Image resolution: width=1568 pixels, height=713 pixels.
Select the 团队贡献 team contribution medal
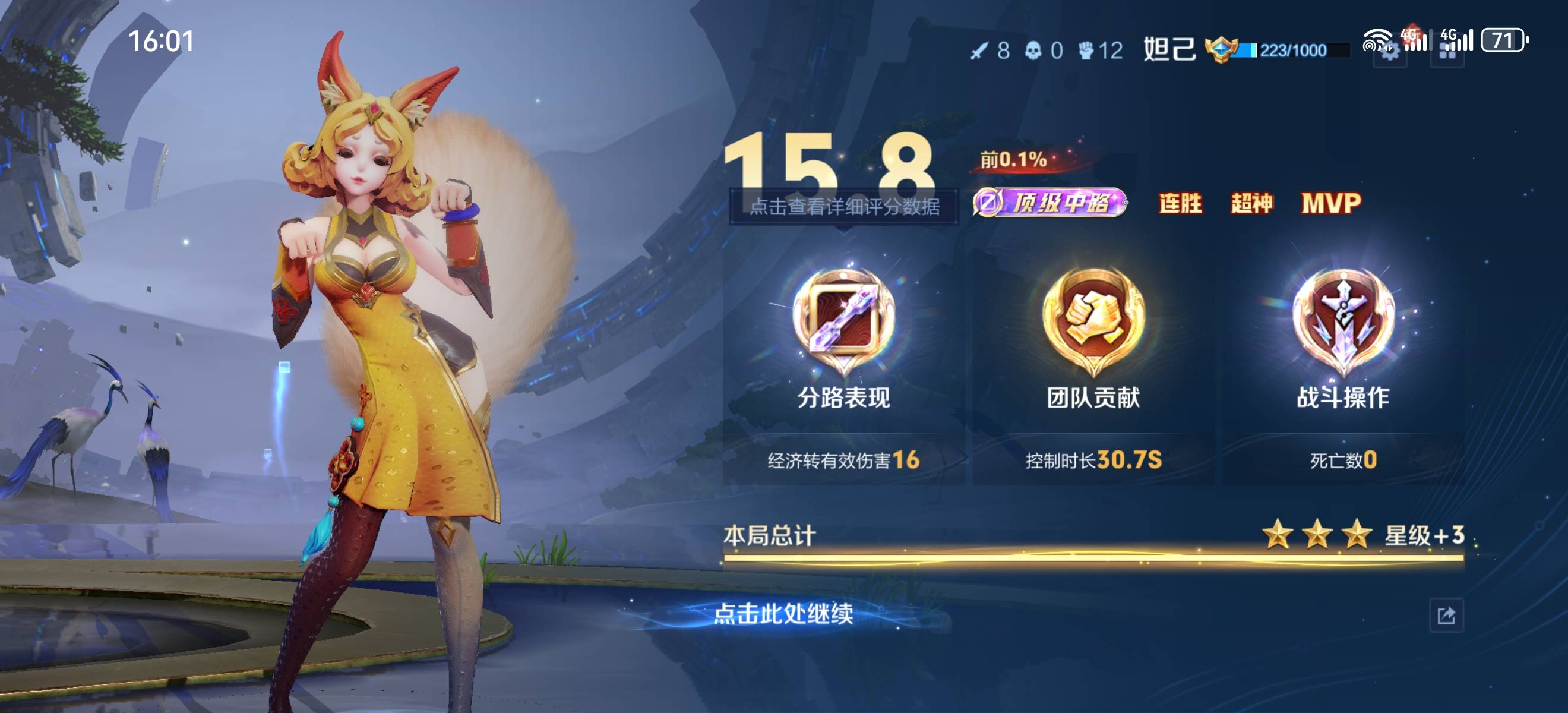[x=1093, y=321]
